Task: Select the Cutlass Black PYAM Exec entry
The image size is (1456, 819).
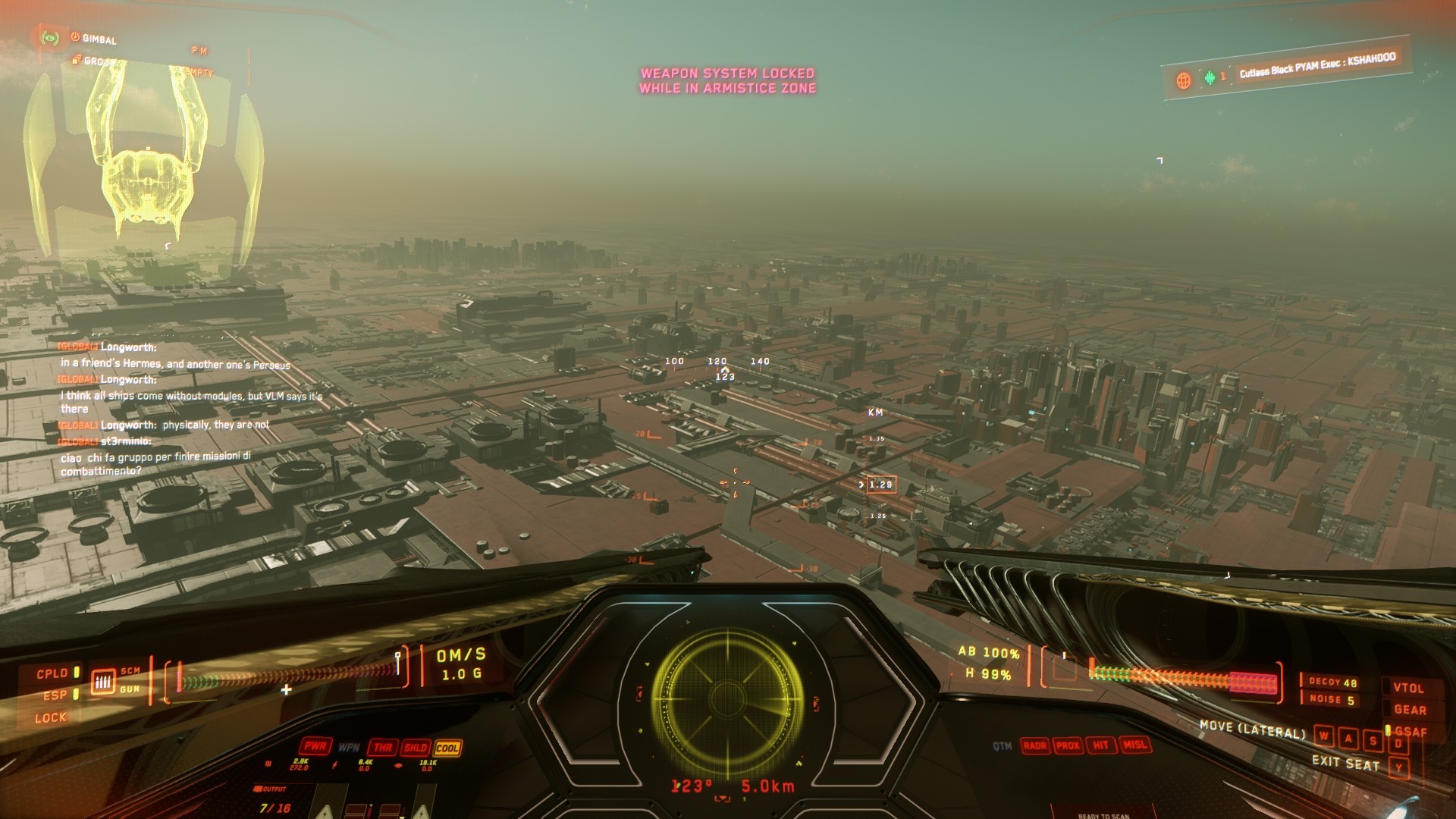Action: coord(1317,66)
